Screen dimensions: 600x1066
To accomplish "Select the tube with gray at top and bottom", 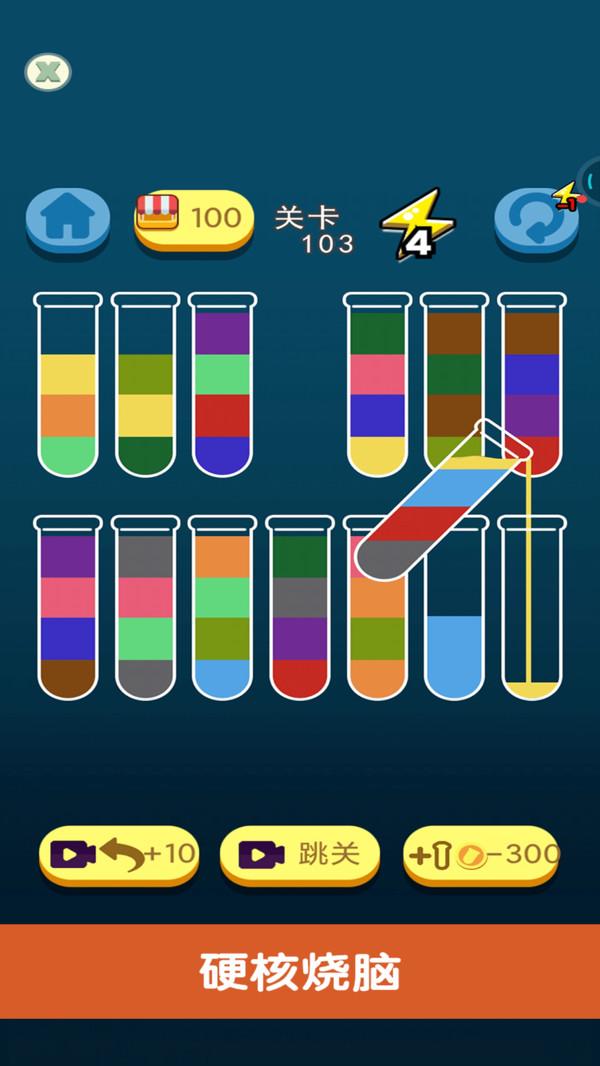I will coord(145,610).
